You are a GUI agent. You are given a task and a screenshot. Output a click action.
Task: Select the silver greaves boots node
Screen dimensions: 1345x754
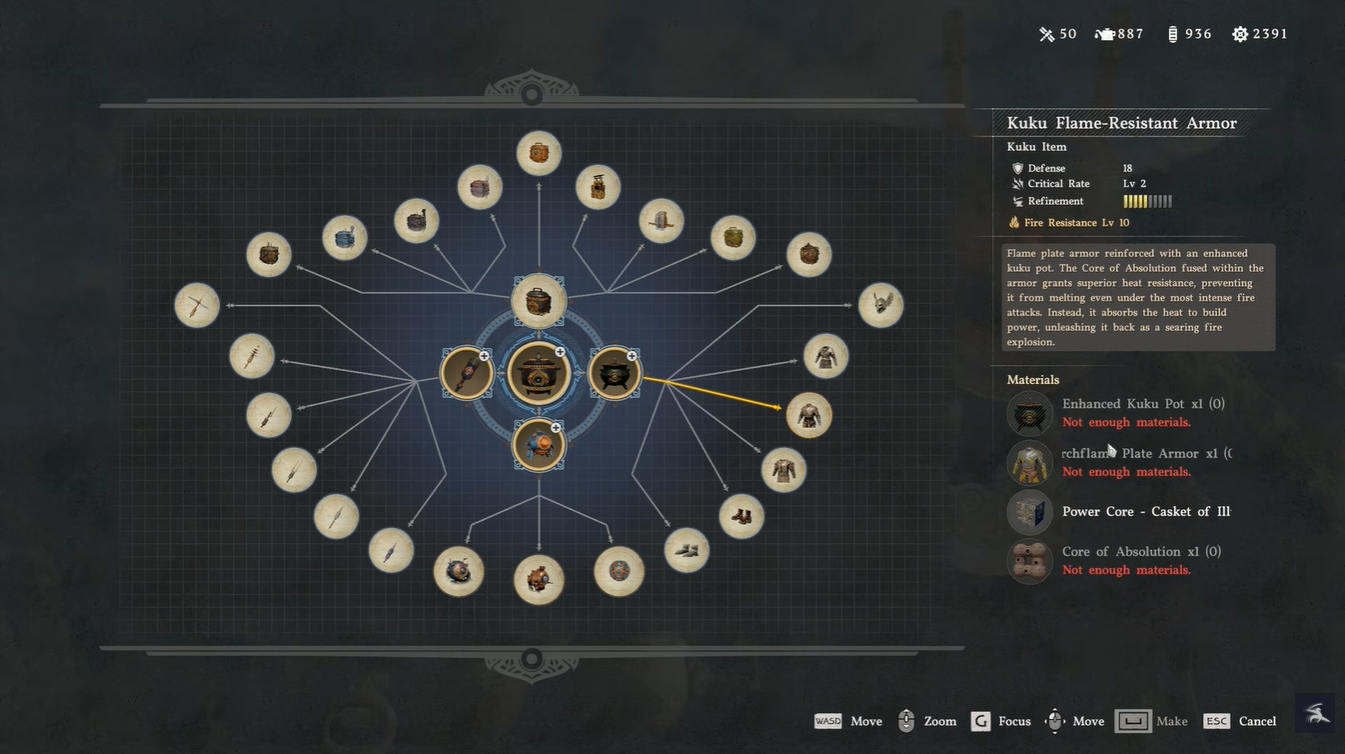687,550
